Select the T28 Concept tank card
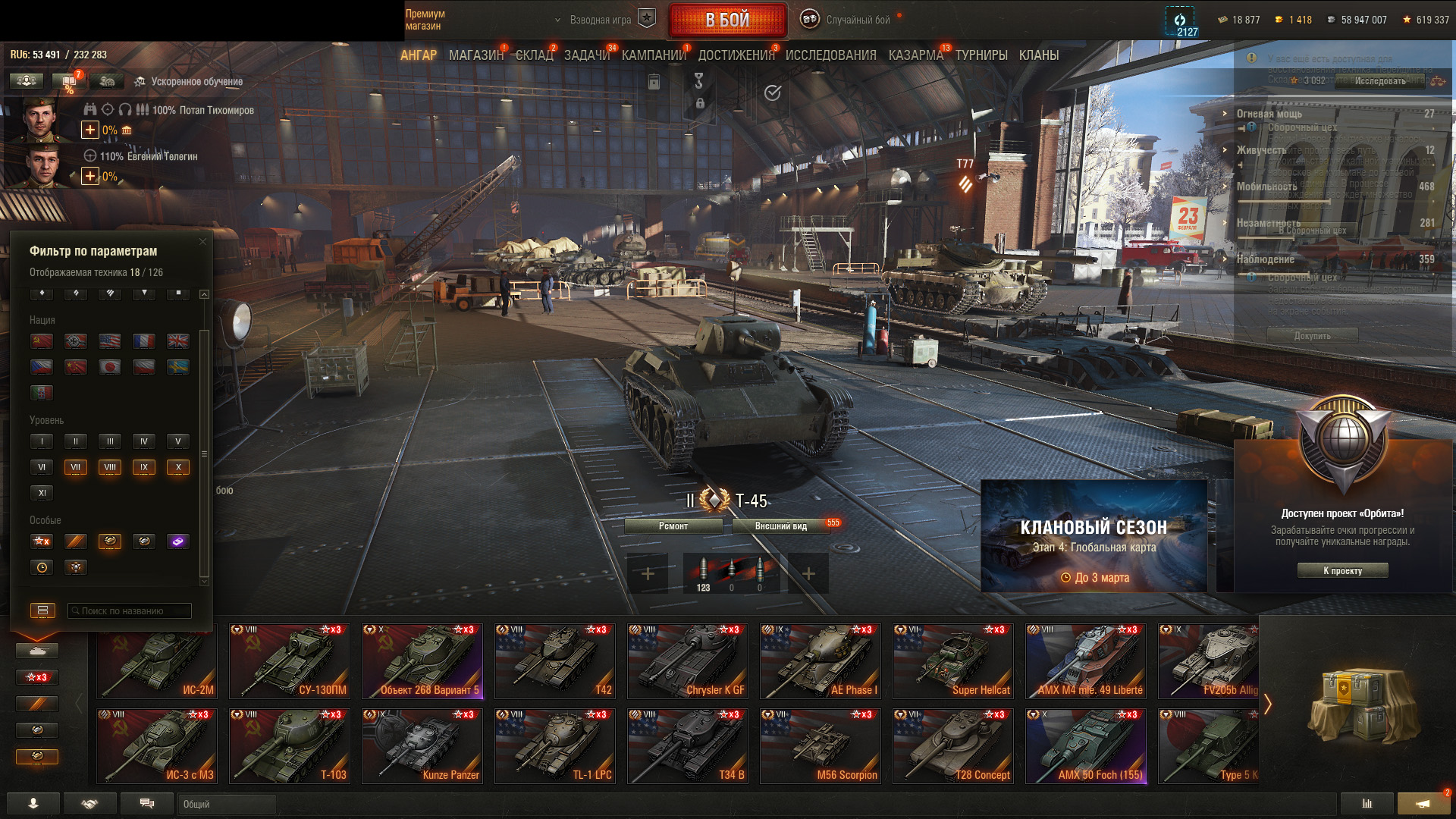The width and height of the screenshot is (1456, 819). (x=952, y=745)
